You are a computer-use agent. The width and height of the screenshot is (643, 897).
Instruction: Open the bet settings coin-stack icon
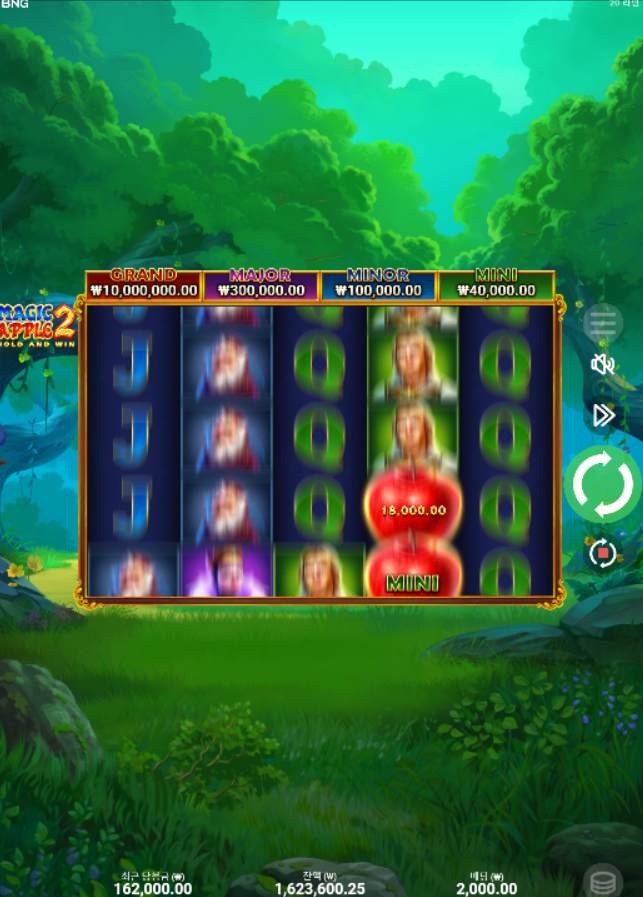tap(603, 882)
